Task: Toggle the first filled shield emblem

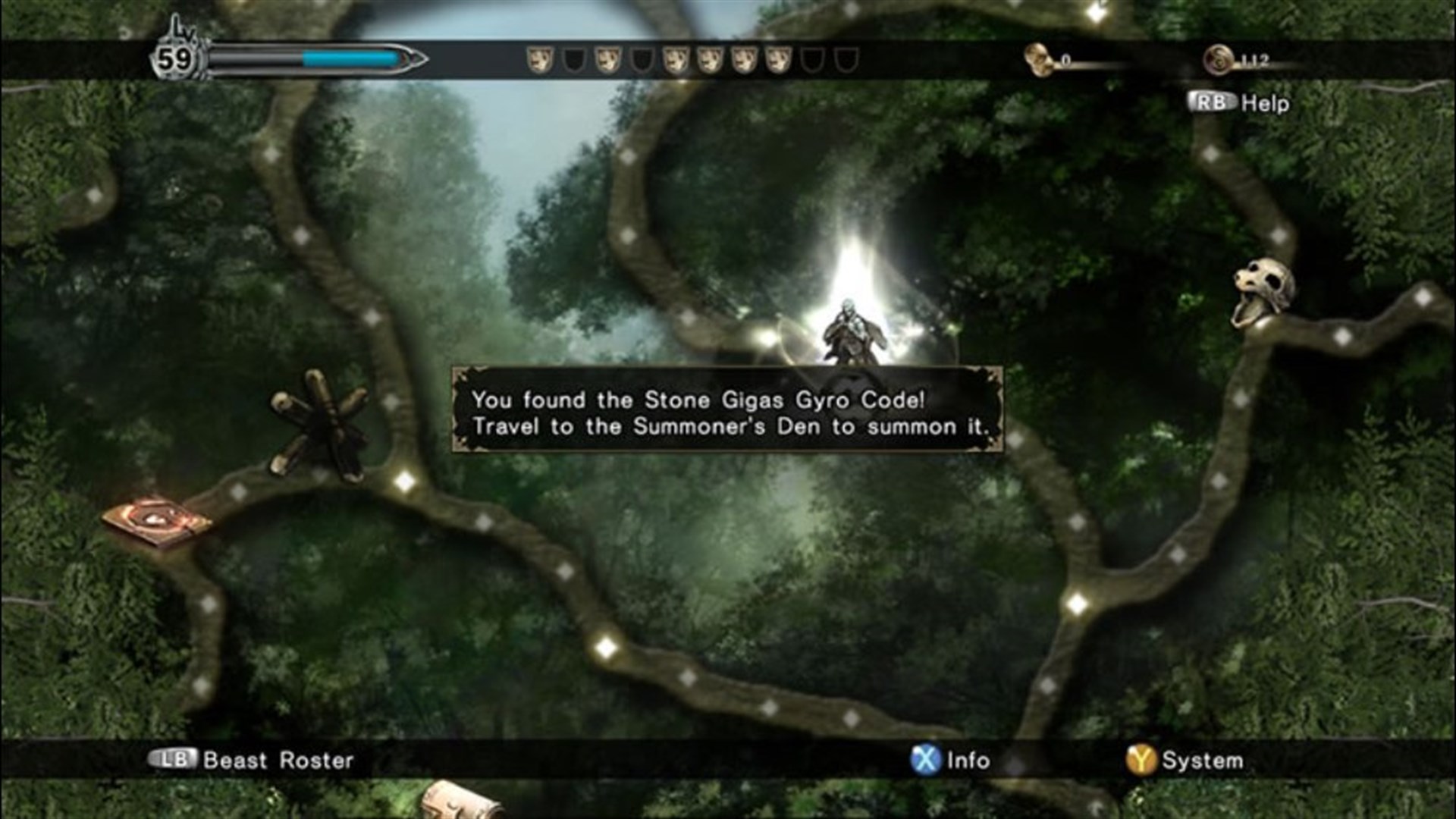Action: [540, 61]
